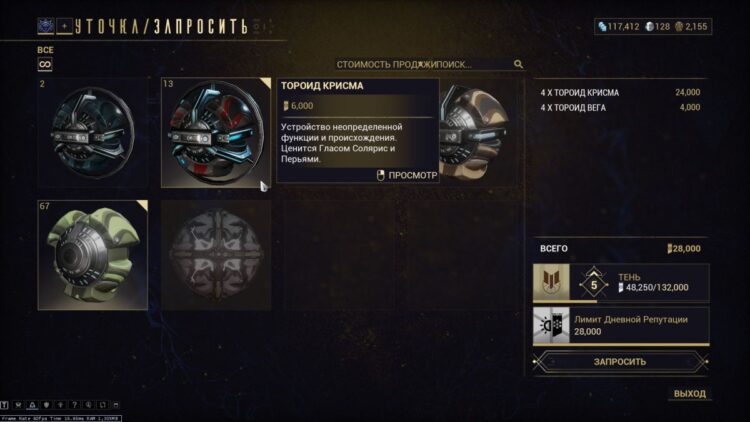Click the ЗАПРОСИТЬ confirm button

point(620,361)
